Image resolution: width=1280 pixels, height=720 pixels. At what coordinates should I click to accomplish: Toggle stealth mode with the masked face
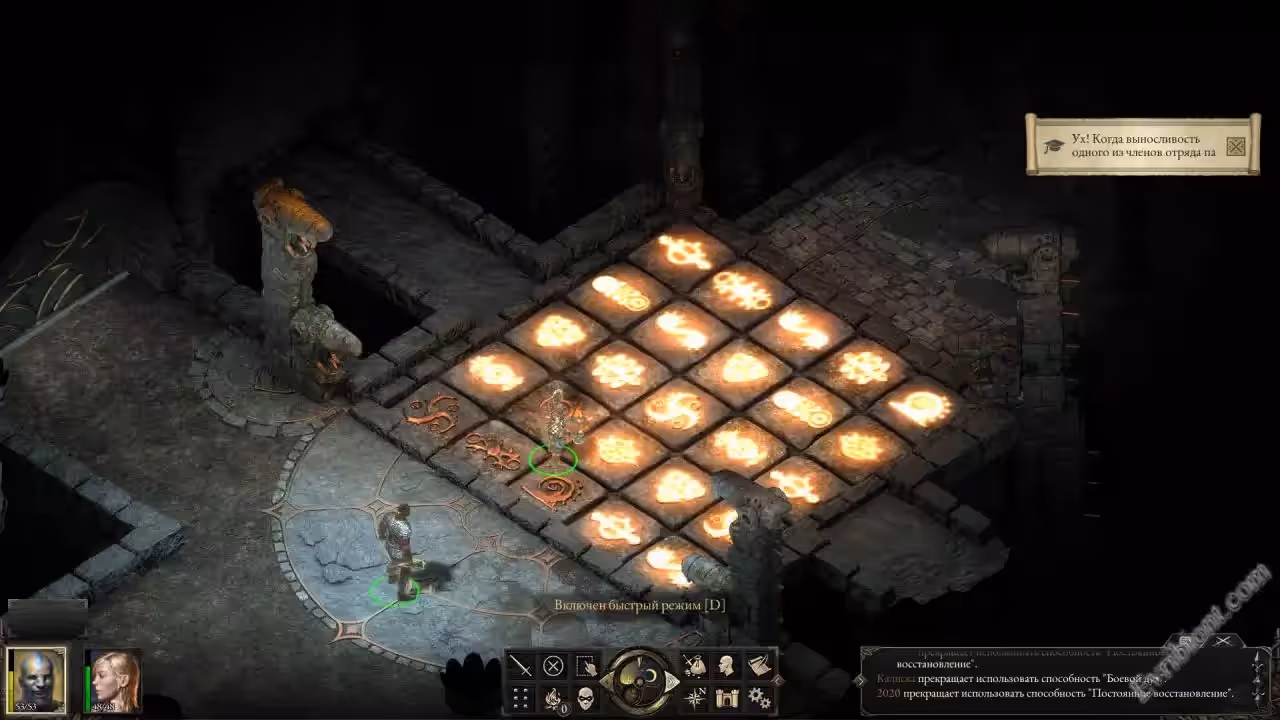[586, 697]
